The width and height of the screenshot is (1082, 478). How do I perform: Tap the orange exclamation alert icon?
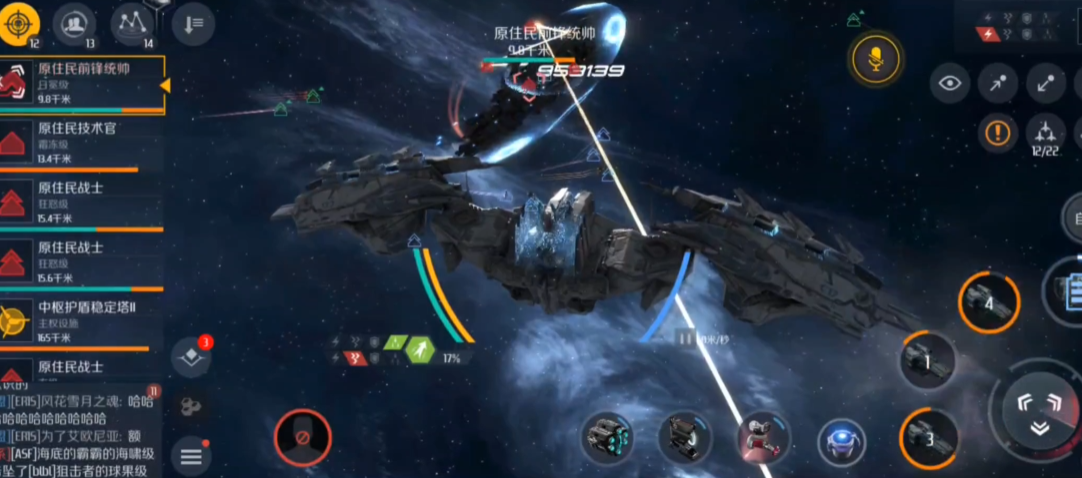click(x=997, y=131)
